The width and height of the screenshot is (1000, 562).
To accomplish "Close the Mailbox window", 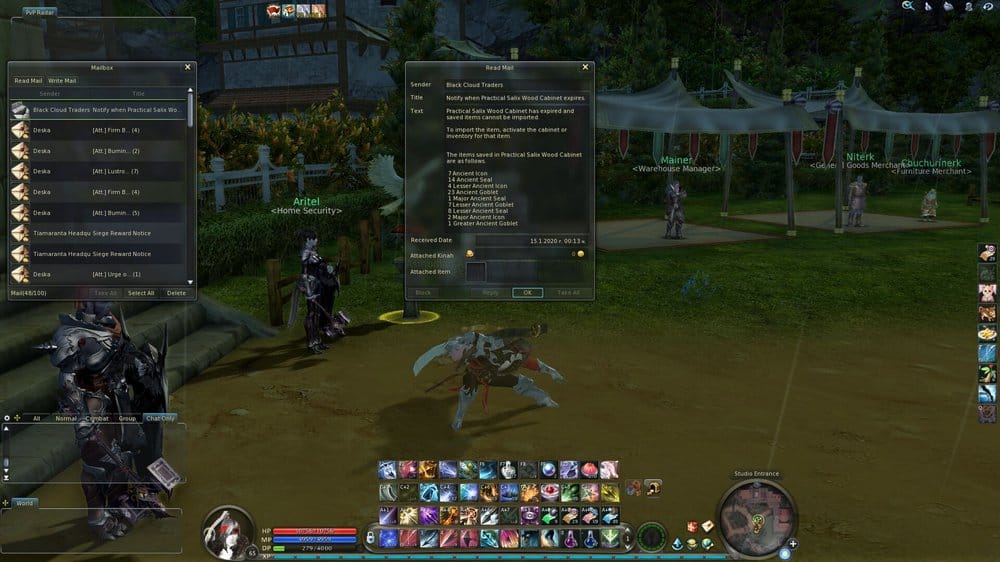I will pyautogui.click(x=187, y=67).
